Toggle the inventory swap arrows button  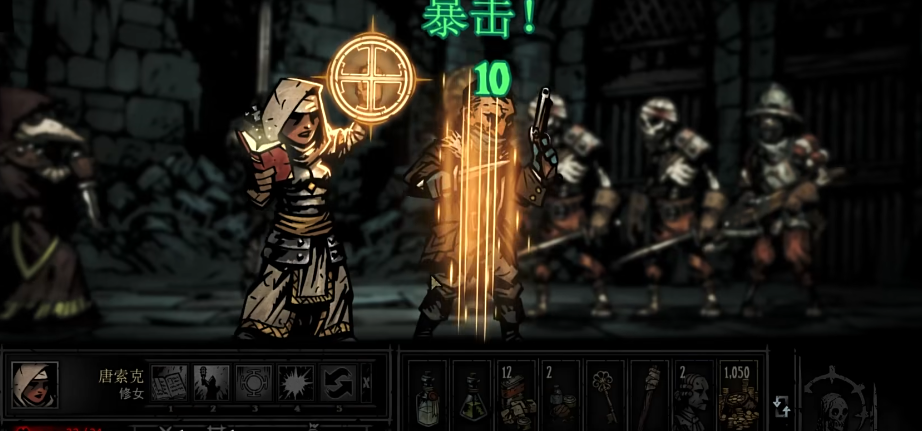(781, 405)
